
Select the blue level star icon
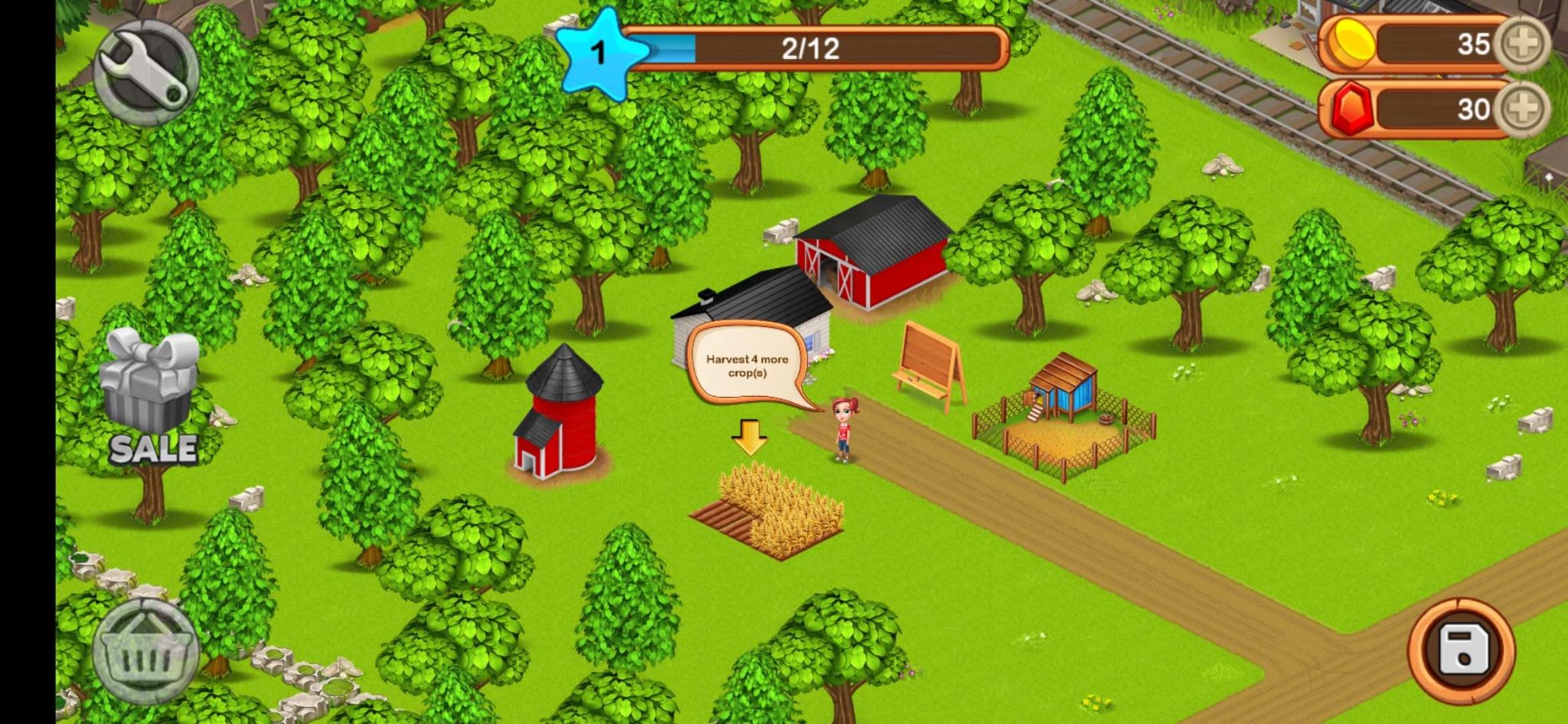coord(599,54)
